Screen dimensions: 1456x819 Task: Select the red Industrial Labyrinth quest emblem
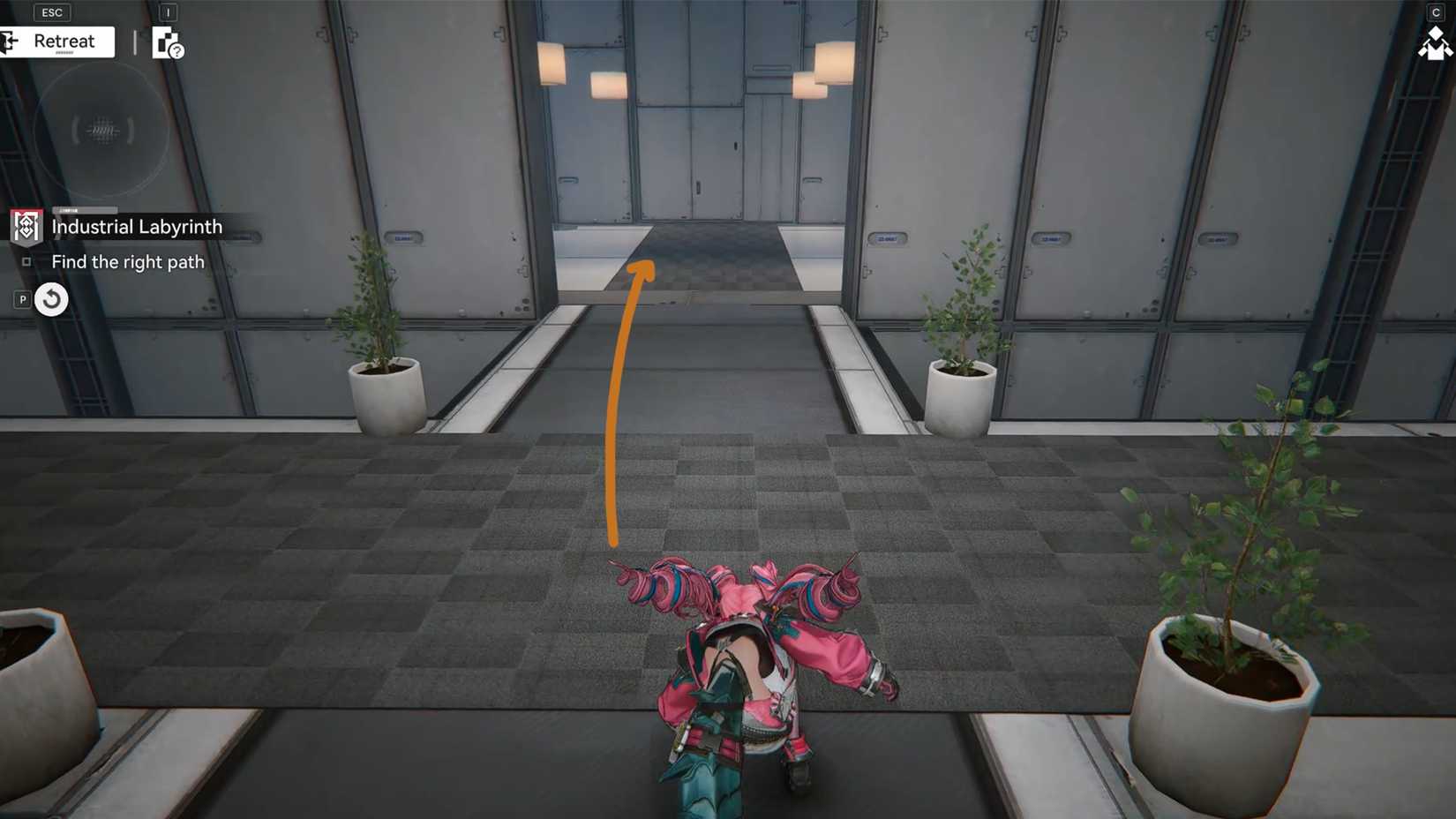pos(26,227)
